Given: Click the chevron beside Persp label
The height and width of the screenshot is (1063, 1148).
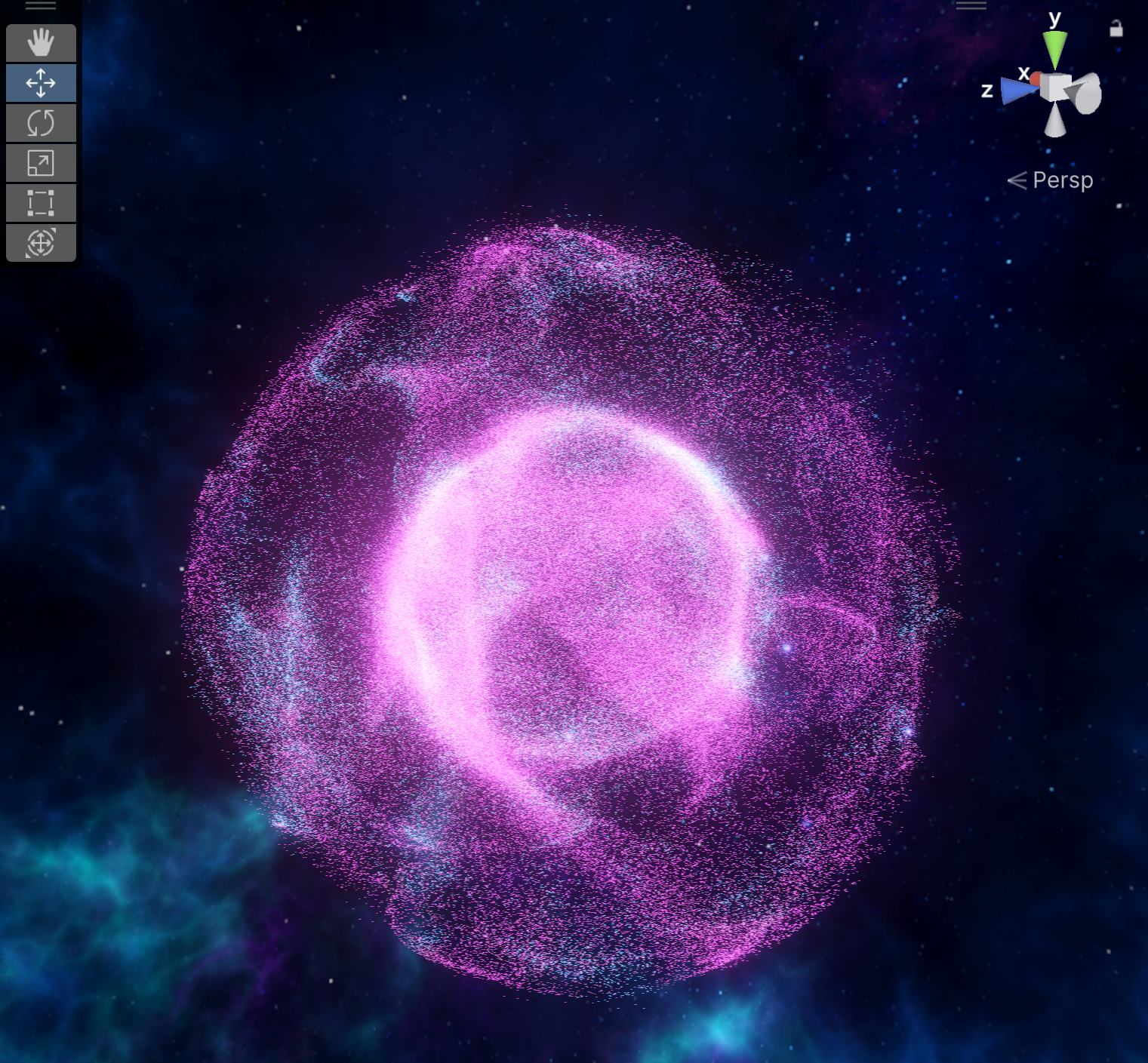Looking at the screenshot, I should 1018,180.
